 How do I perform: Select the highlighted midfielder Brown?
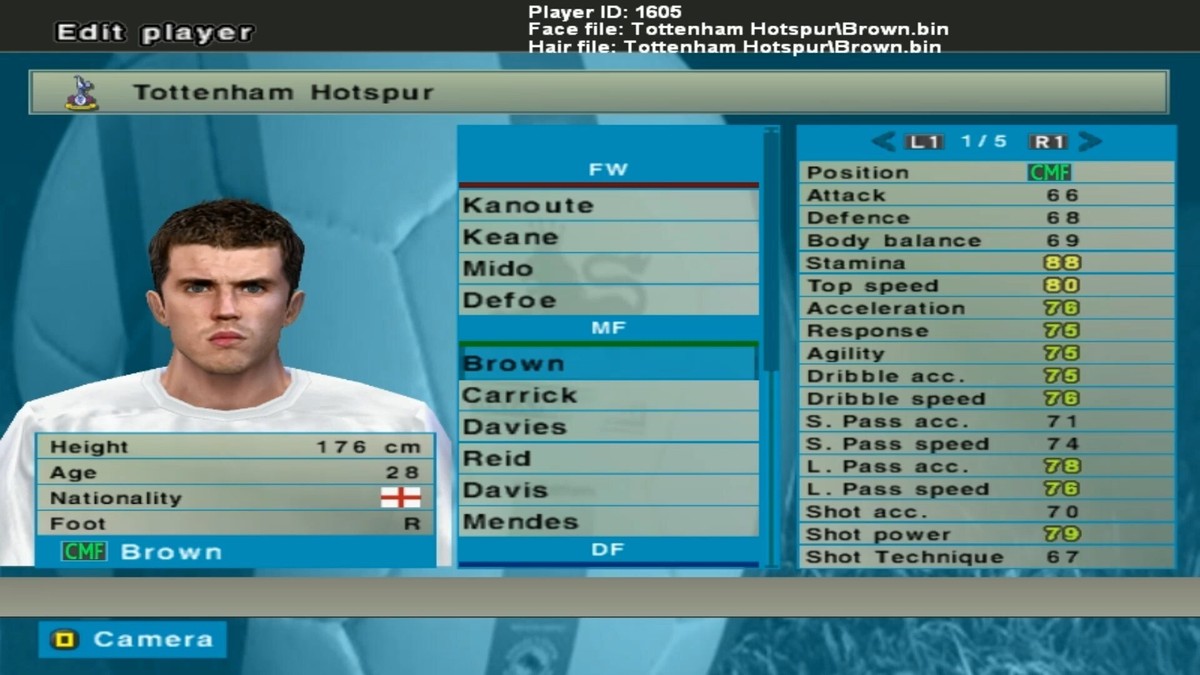[608, 363]
